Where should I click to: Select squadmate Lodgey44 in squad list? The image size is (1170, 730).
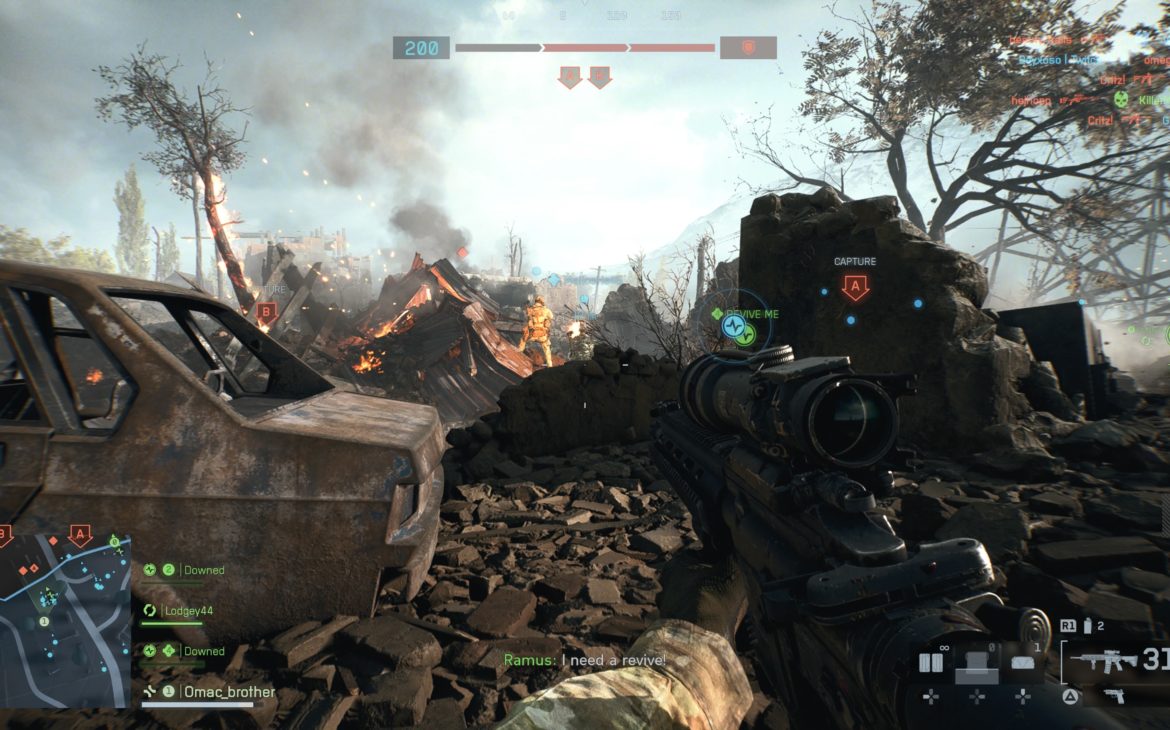coord(188,610)
